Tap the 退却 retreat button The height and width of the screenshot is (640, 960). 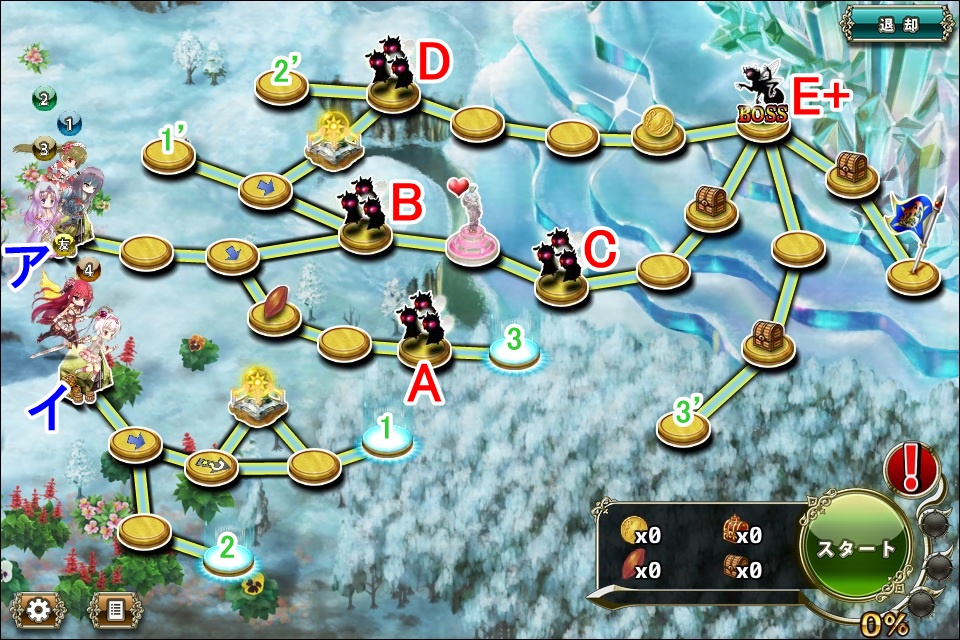coord(896,21)
